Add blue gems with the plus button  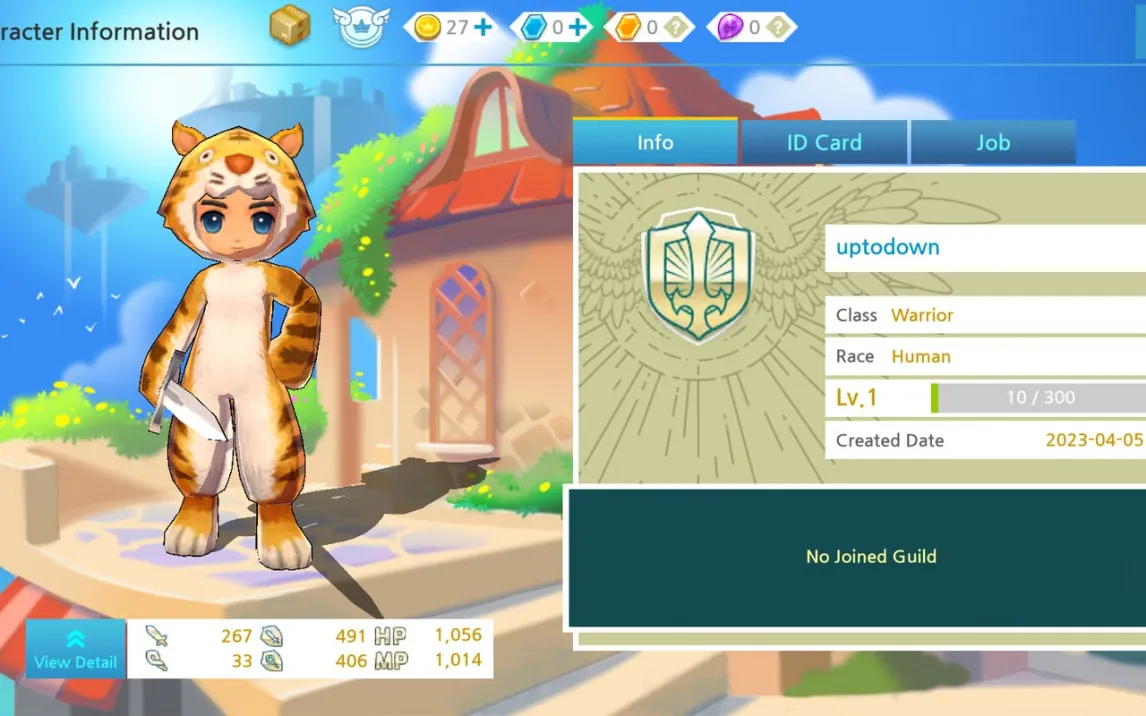(x=578, y=27)
